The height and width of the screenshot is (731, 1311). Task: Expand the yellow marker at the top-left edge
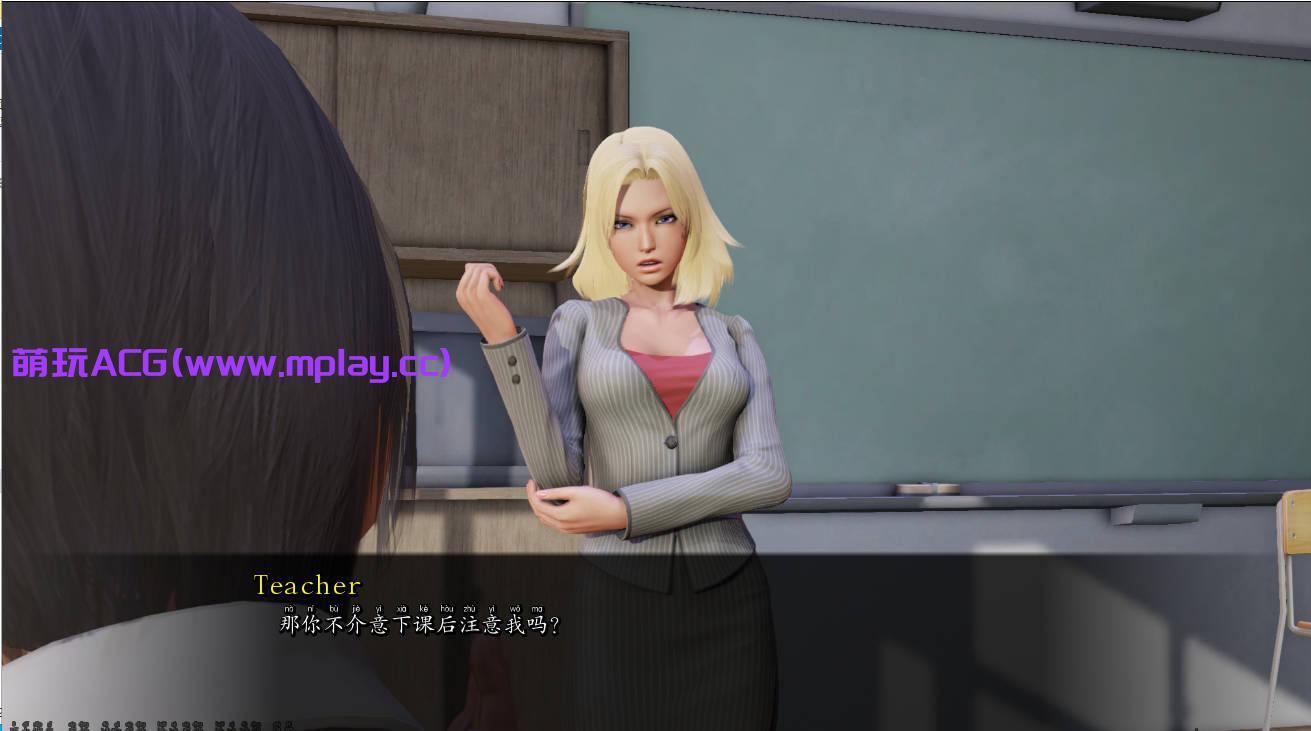3,10
